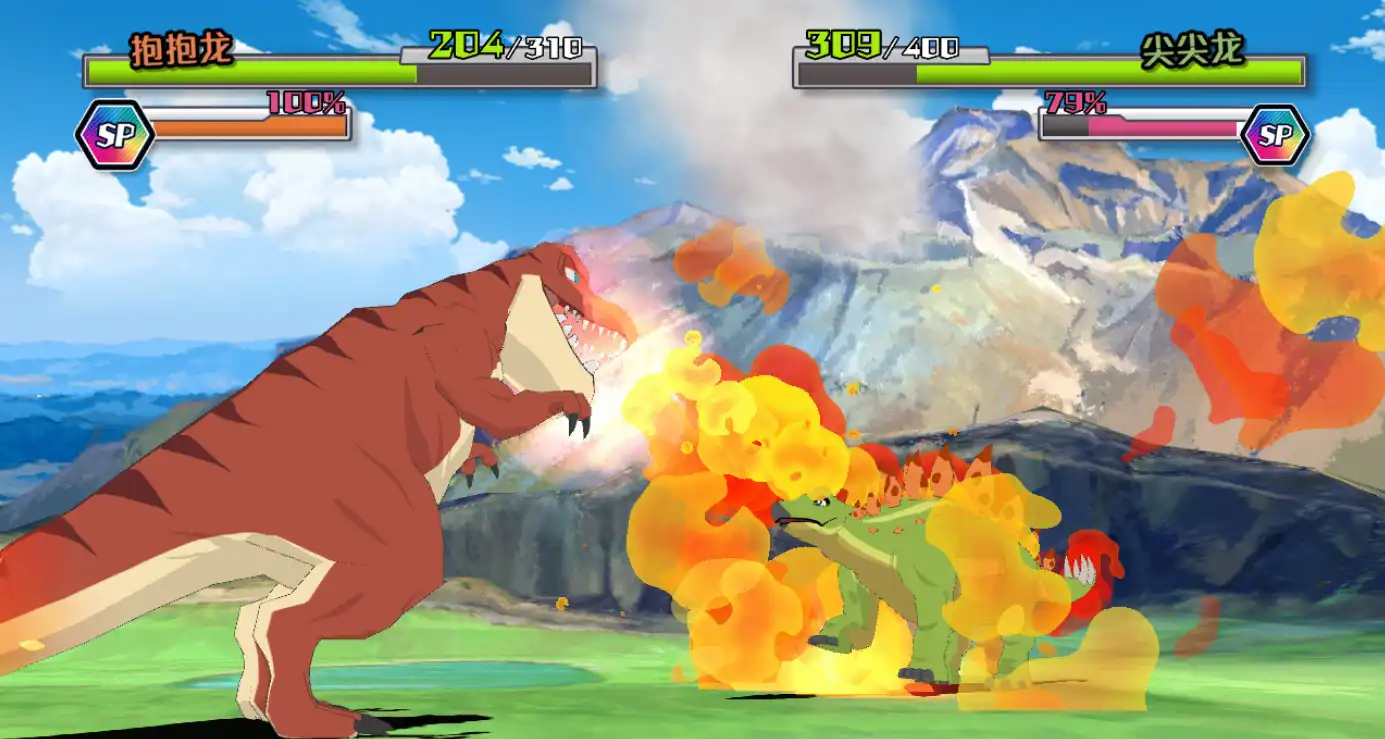Screen dimensions: 1385x739
Task: Activate 抱抱龙's SP hexagon icon
Action: tap(114, 135)
